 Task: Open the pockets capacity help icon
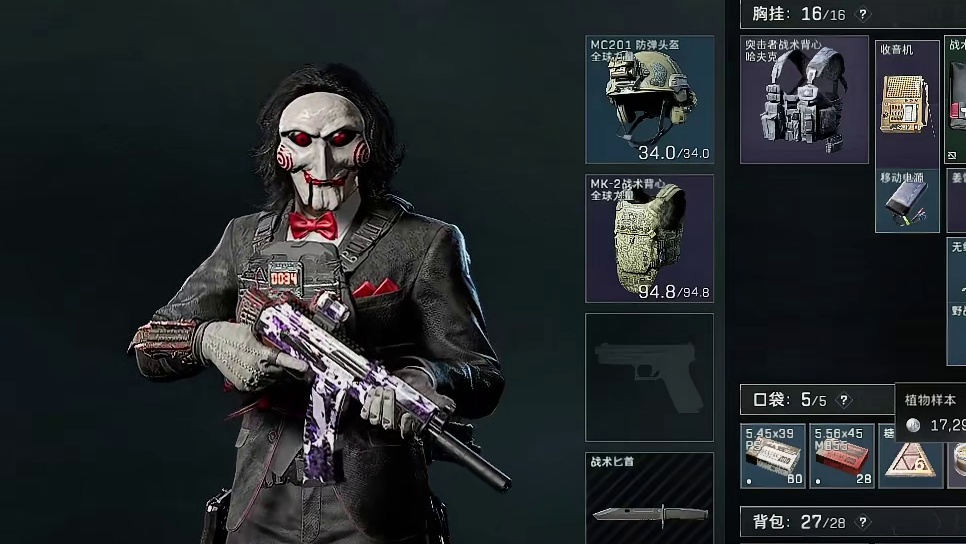844,400
